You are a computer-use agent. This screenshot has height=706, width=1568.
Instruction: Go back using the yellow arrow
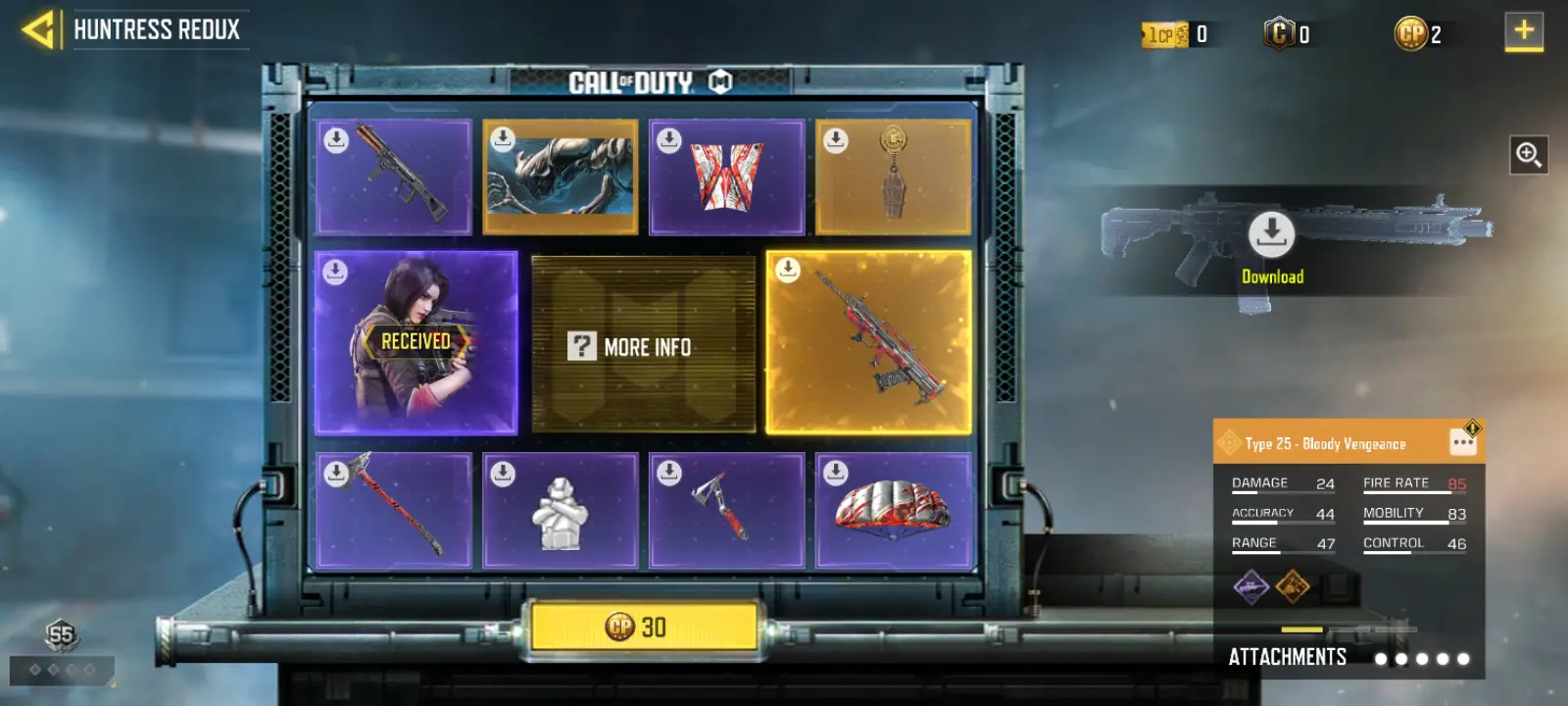(x=37, y=29)
